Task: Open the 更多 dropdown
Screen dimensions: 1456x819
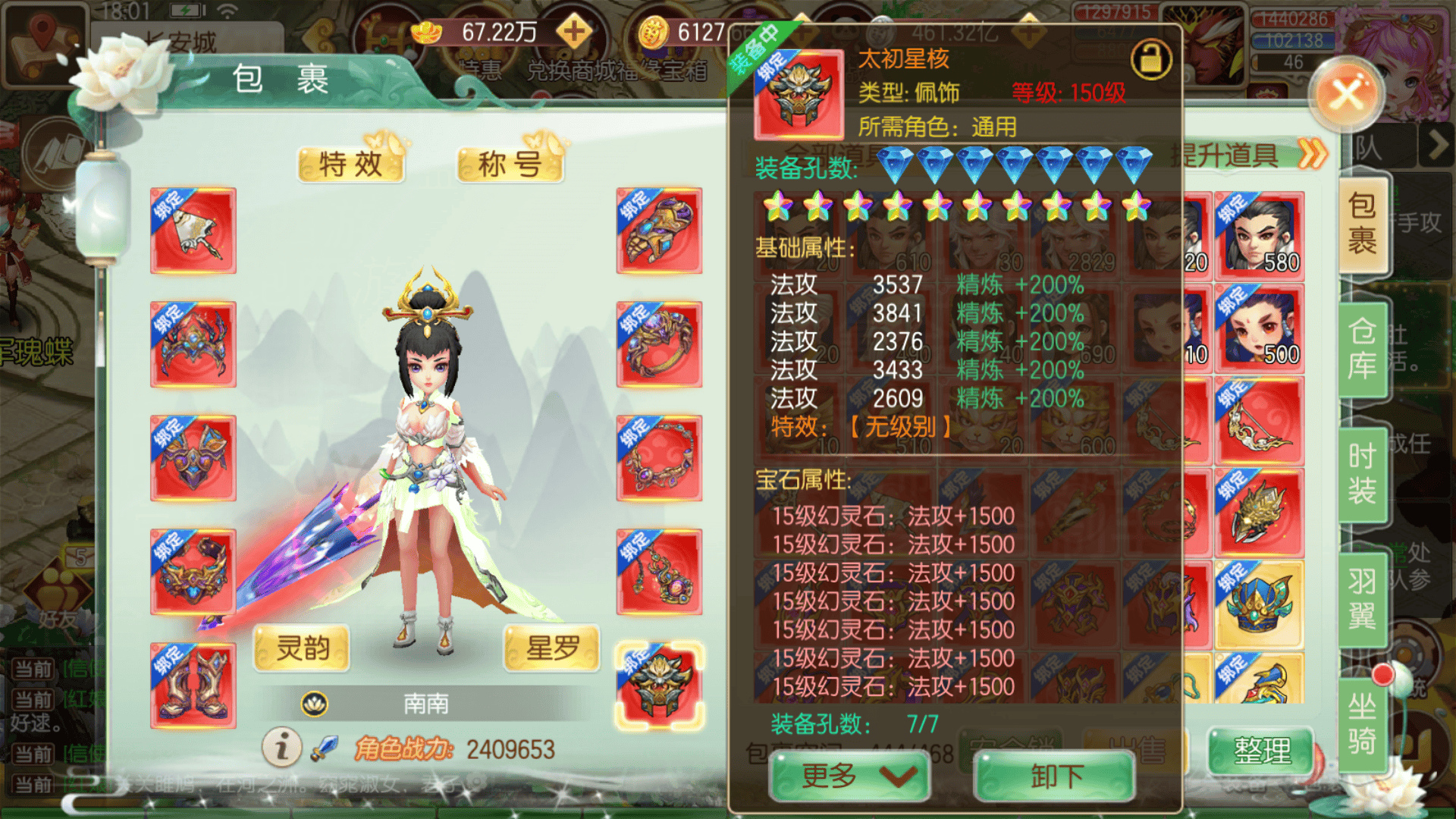Action: point(846,776)
